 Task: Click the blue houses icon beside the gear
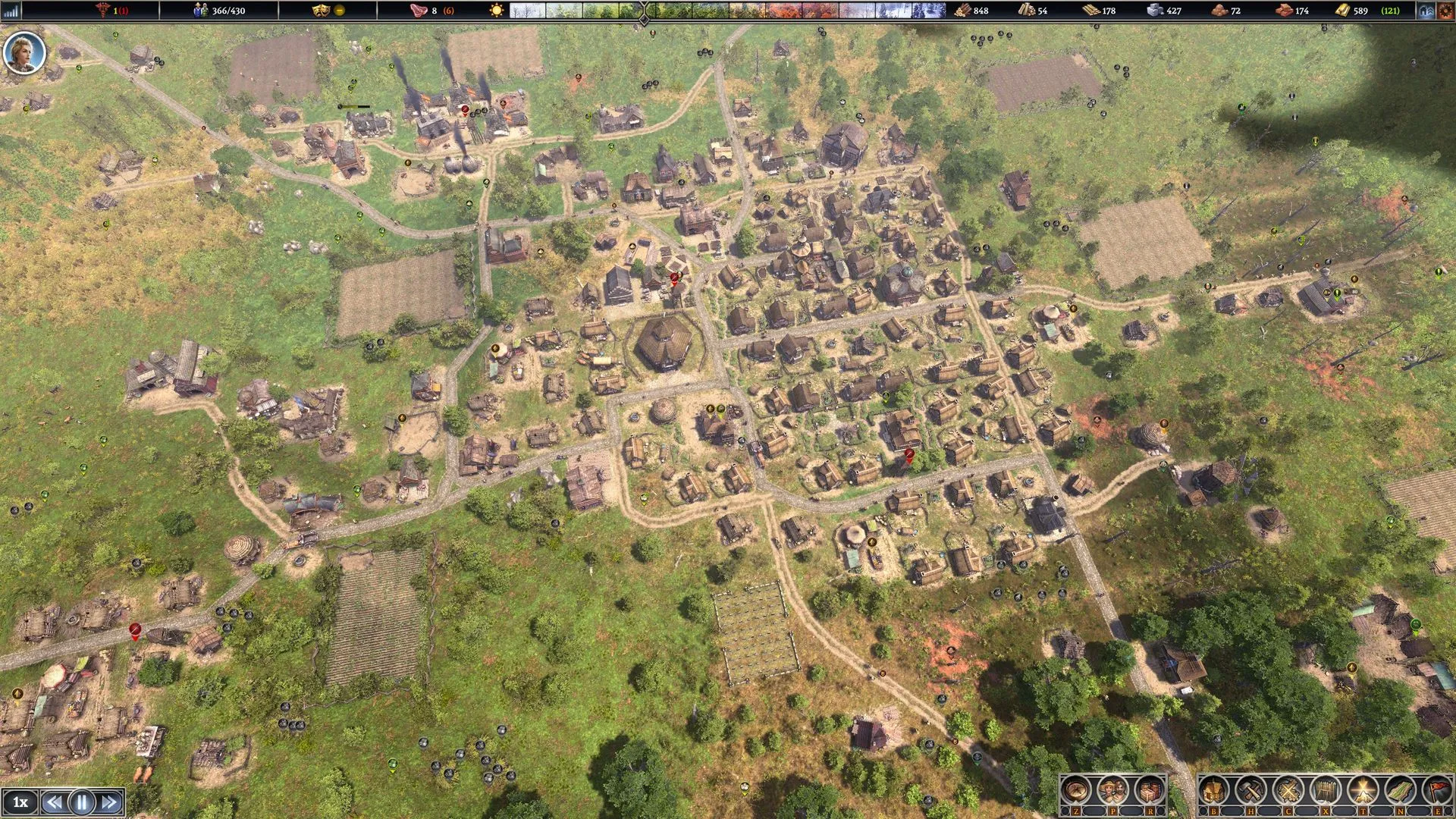1426,11
